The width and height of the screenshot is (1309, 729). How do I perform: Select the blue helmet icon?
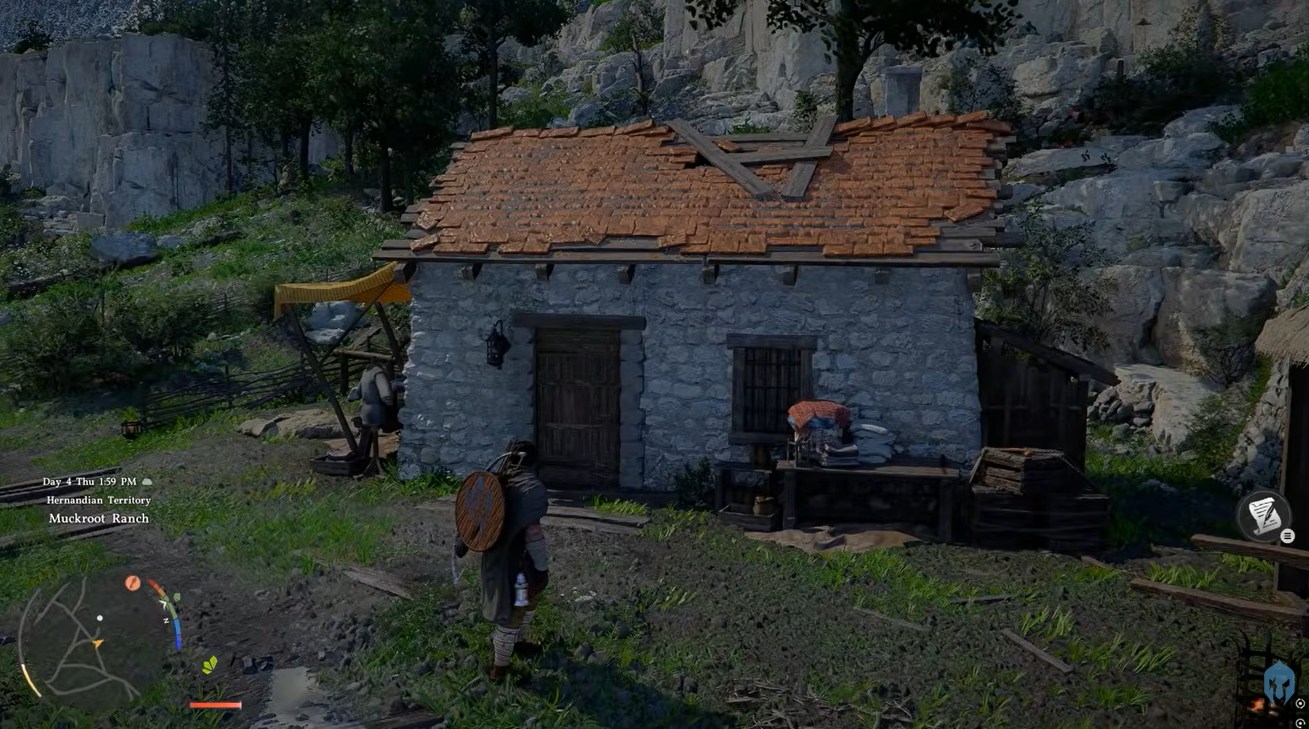tap(1279, 683)
